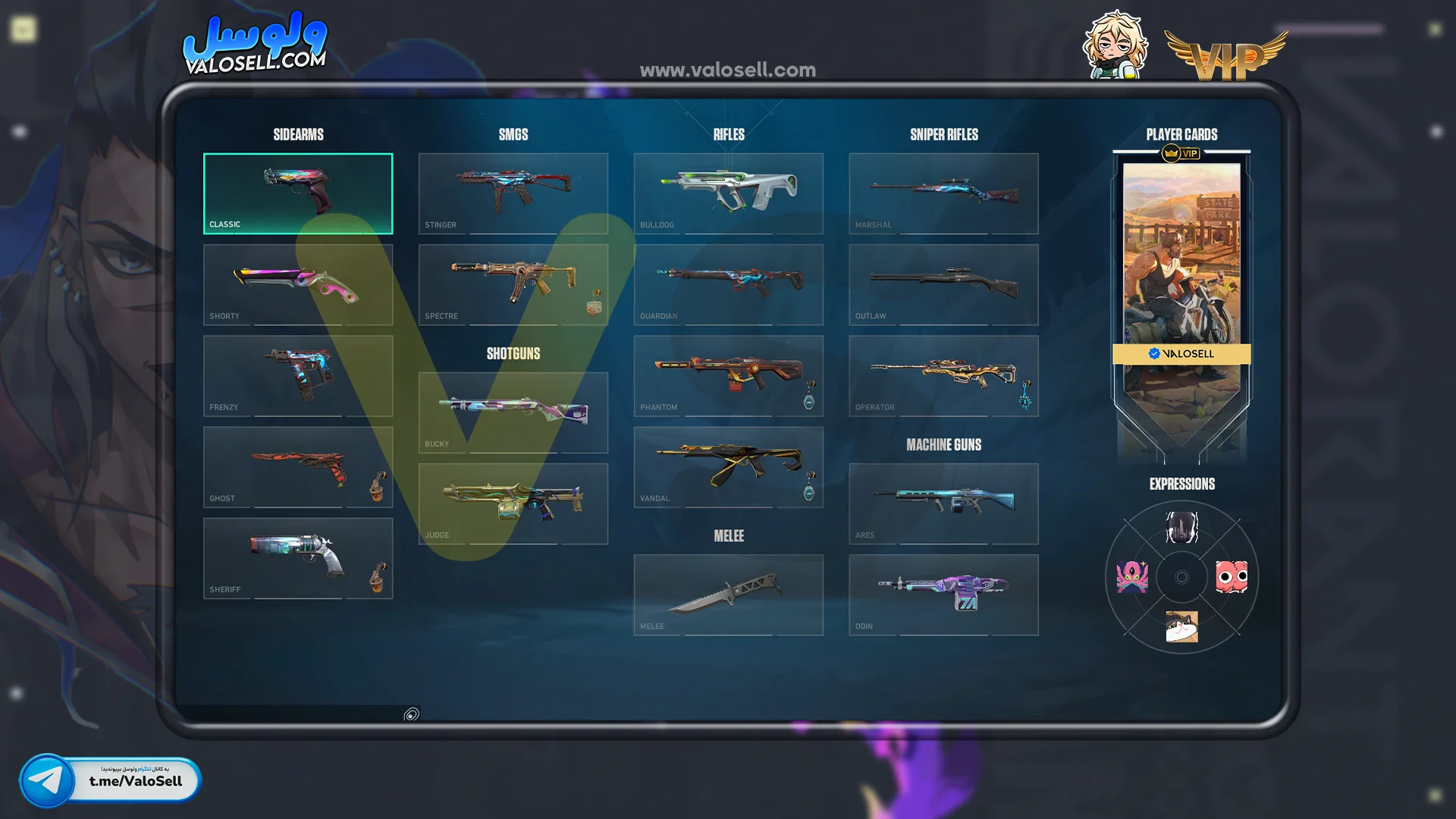Select the Odin machine gun slot
The width and height of the screenshot is (1456, 819).
(x=944, y=595)
